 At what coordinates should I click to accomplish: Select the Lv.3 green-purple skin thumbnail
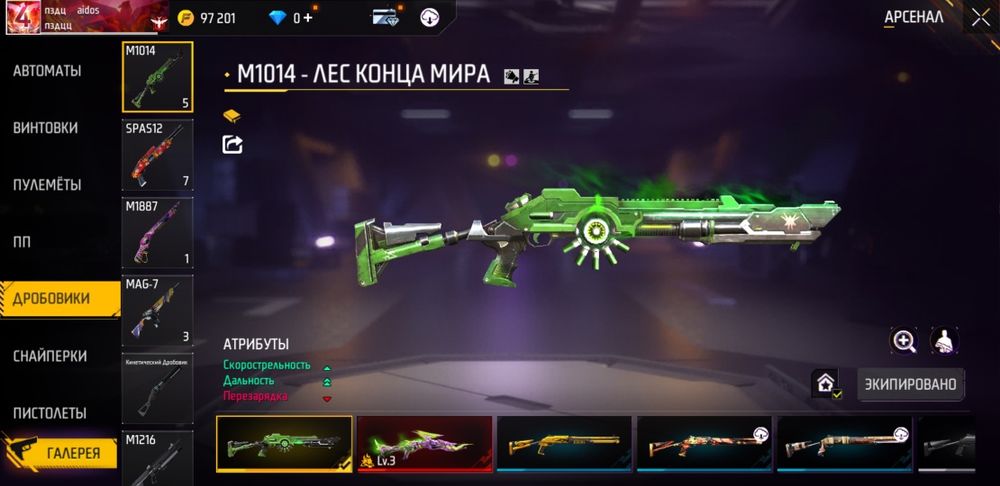[424, 443]
